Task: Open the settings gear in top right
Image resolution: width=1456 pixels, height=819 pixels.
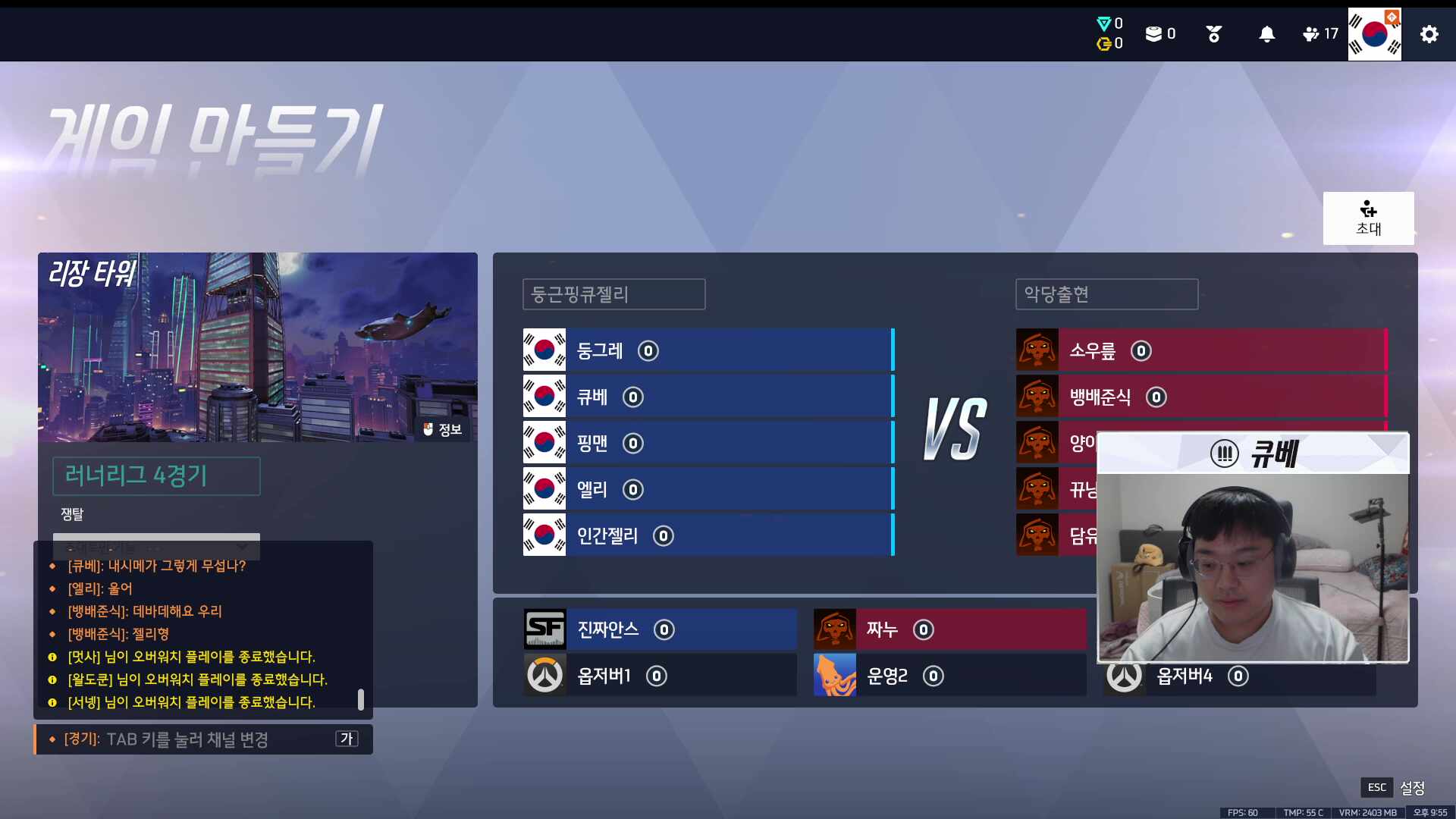Action: pos(1429,34)
